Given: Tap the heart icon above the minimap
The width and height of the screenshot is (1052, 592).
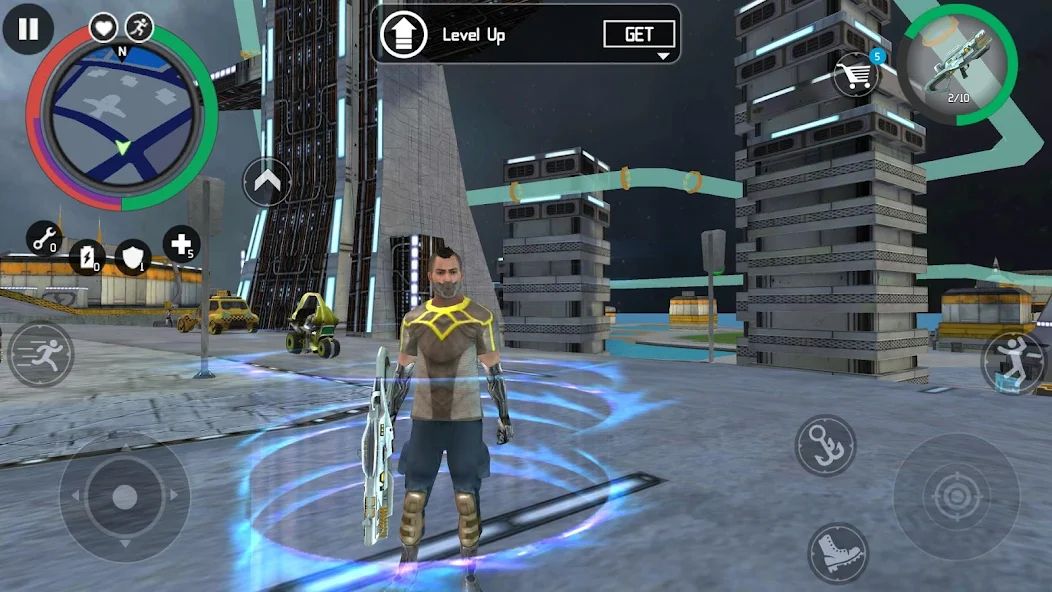Looking at the screenshot, I should 103,27.
